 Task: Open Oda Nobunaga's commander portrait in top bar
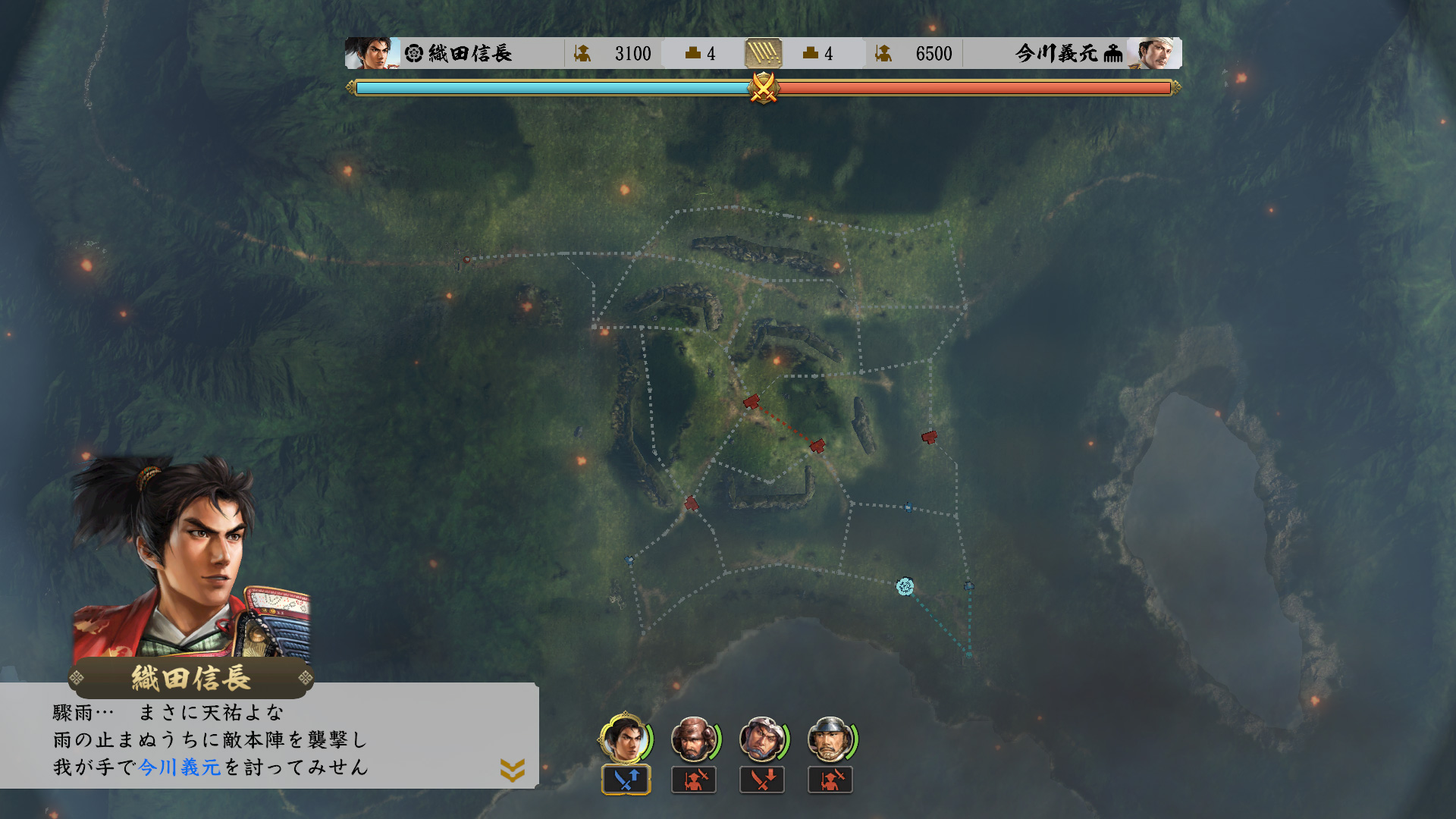click(x=372, y=53)
